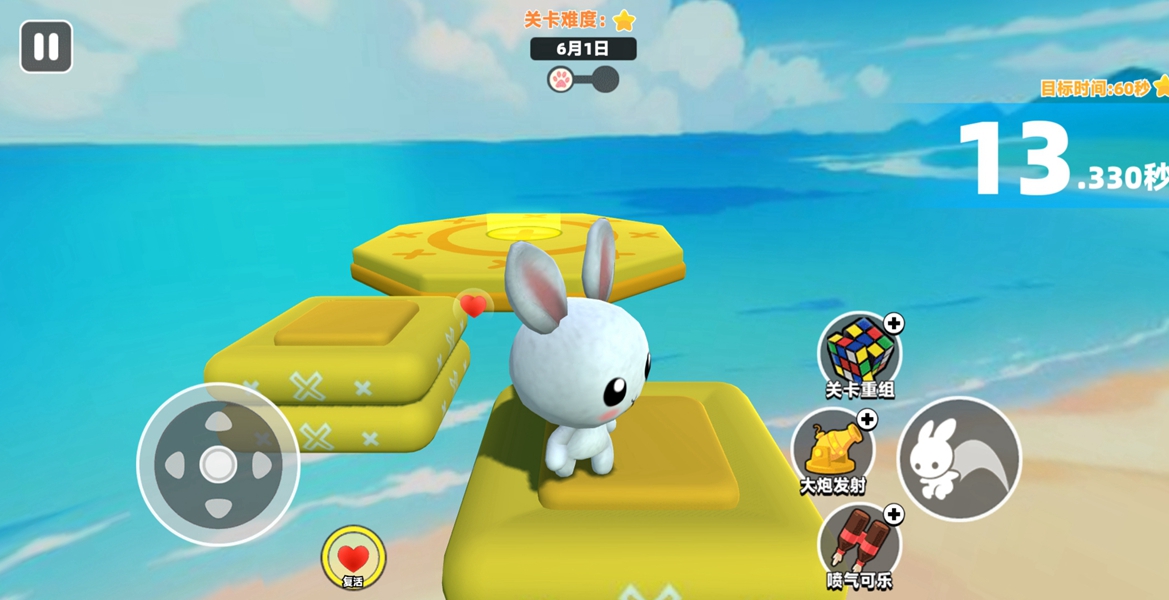The width and height of the screenshot is (1169, 600).
Task: Add more jet cola via plus
Action: 894,514
